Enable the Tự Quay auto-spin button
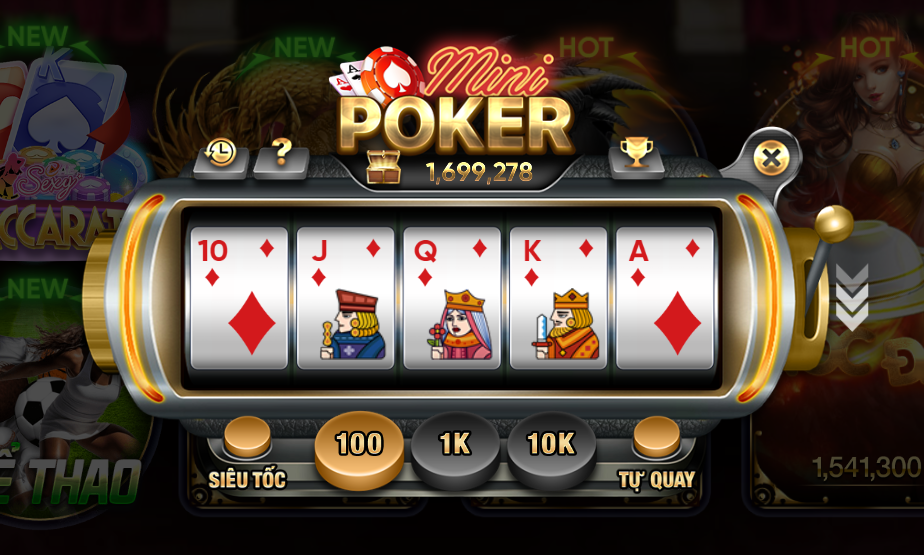 pyautogui.click(x=657, y=438)
